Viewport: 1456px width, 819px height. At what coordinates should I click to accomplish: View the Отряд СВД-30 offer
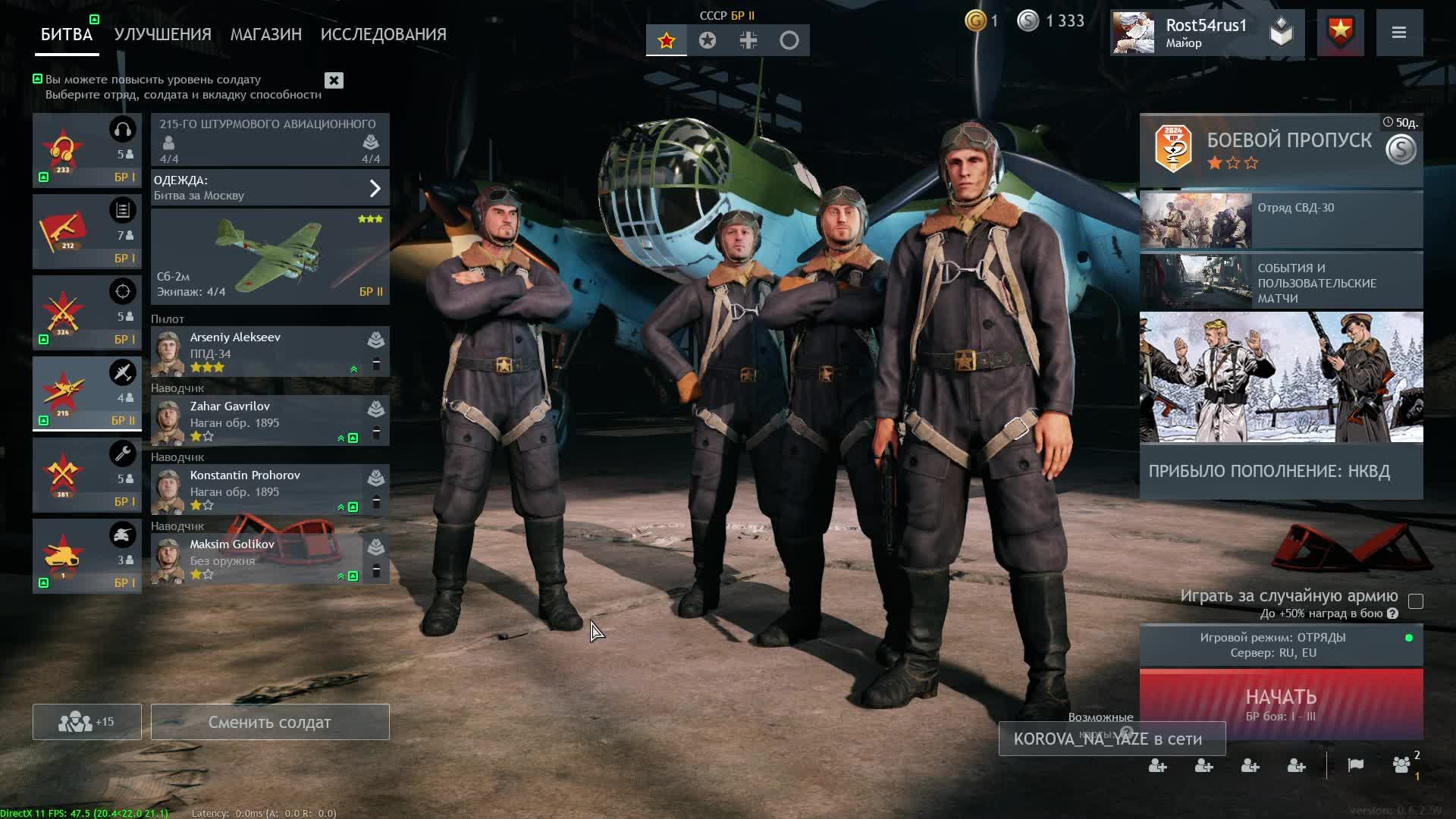pos(1280,220)
